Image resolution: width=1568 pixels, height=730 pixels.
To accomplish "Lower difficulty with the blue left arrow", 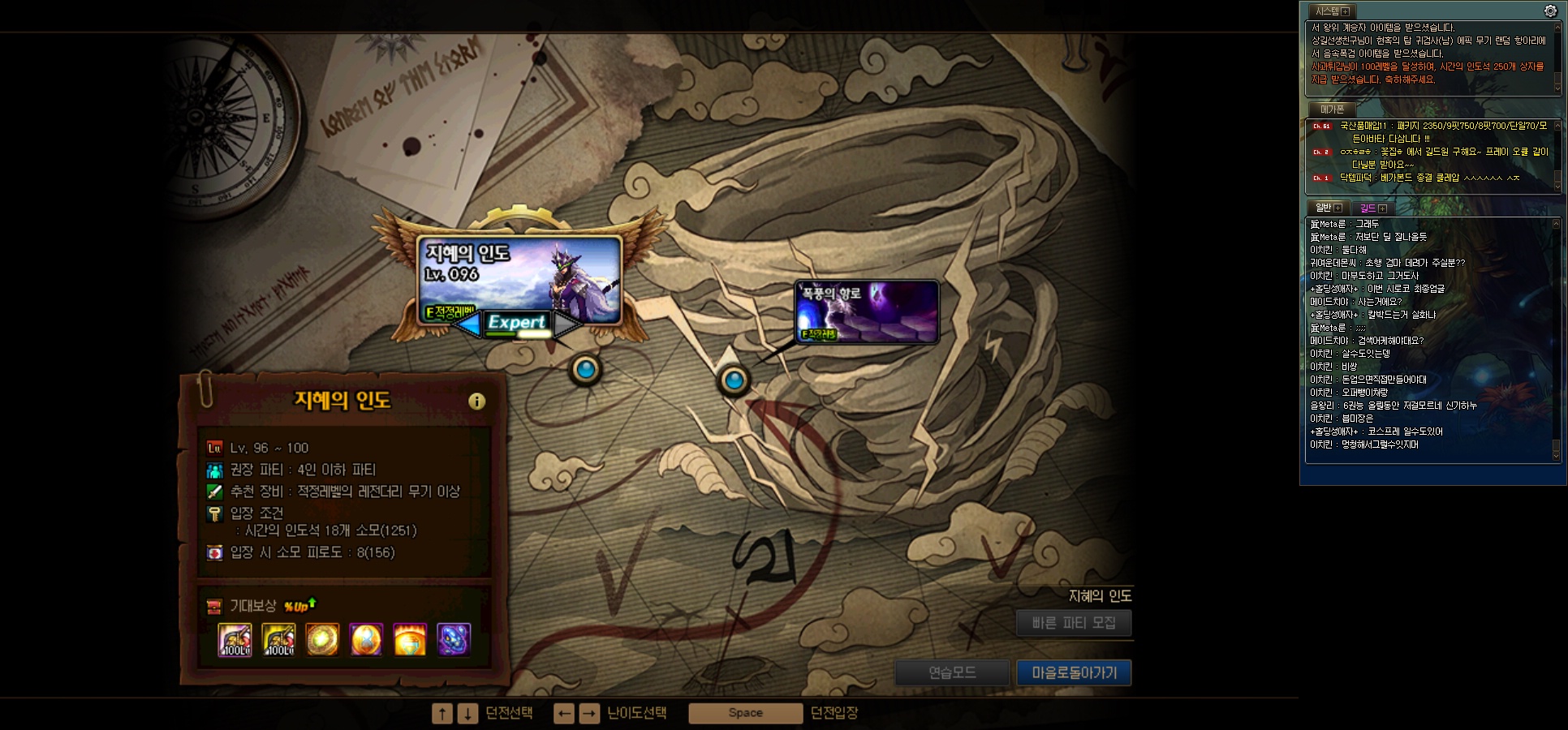I will tap(467, 324).
